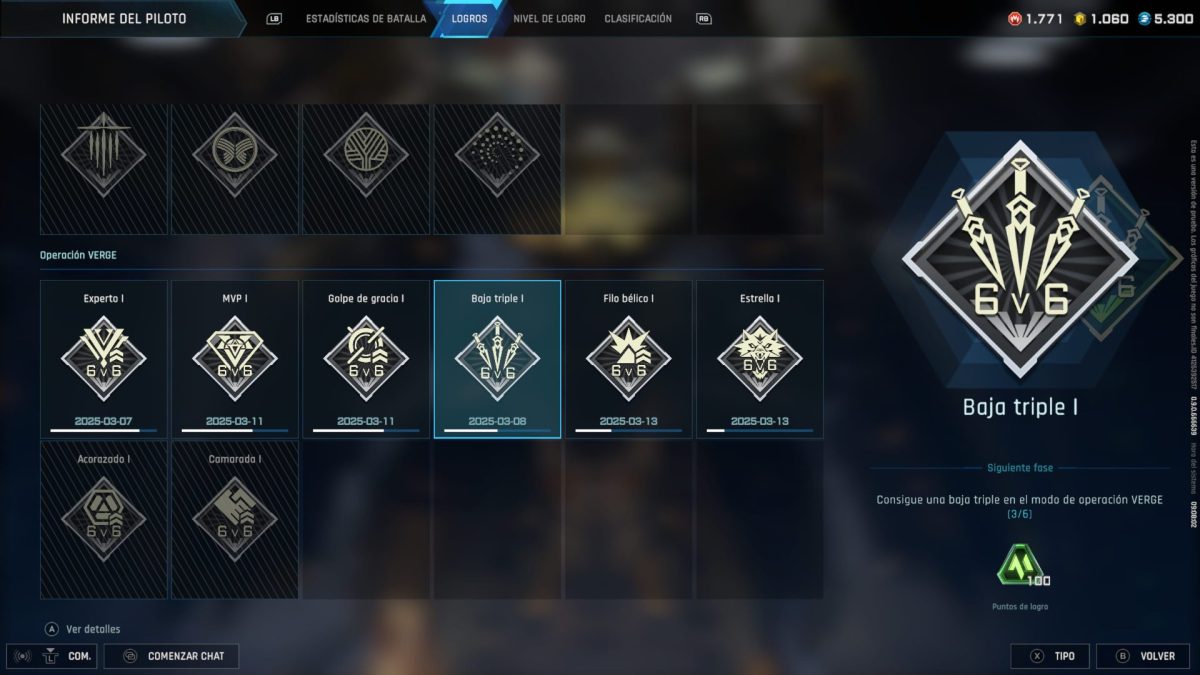Select the Experto I achievement tile
Viewport: 1200px width, 675px height.
[104, 359]
